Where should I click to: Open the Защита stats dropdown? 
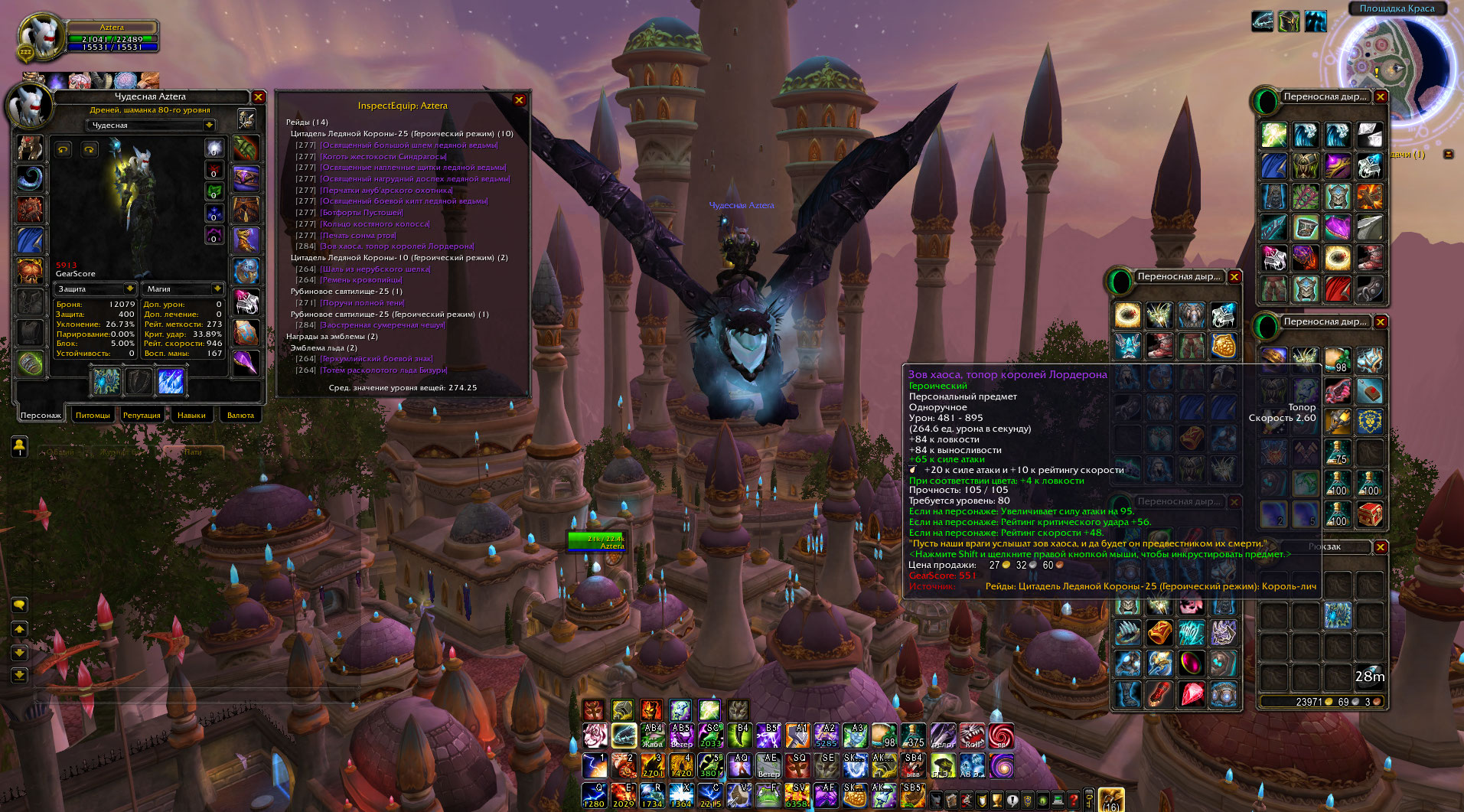130,289
